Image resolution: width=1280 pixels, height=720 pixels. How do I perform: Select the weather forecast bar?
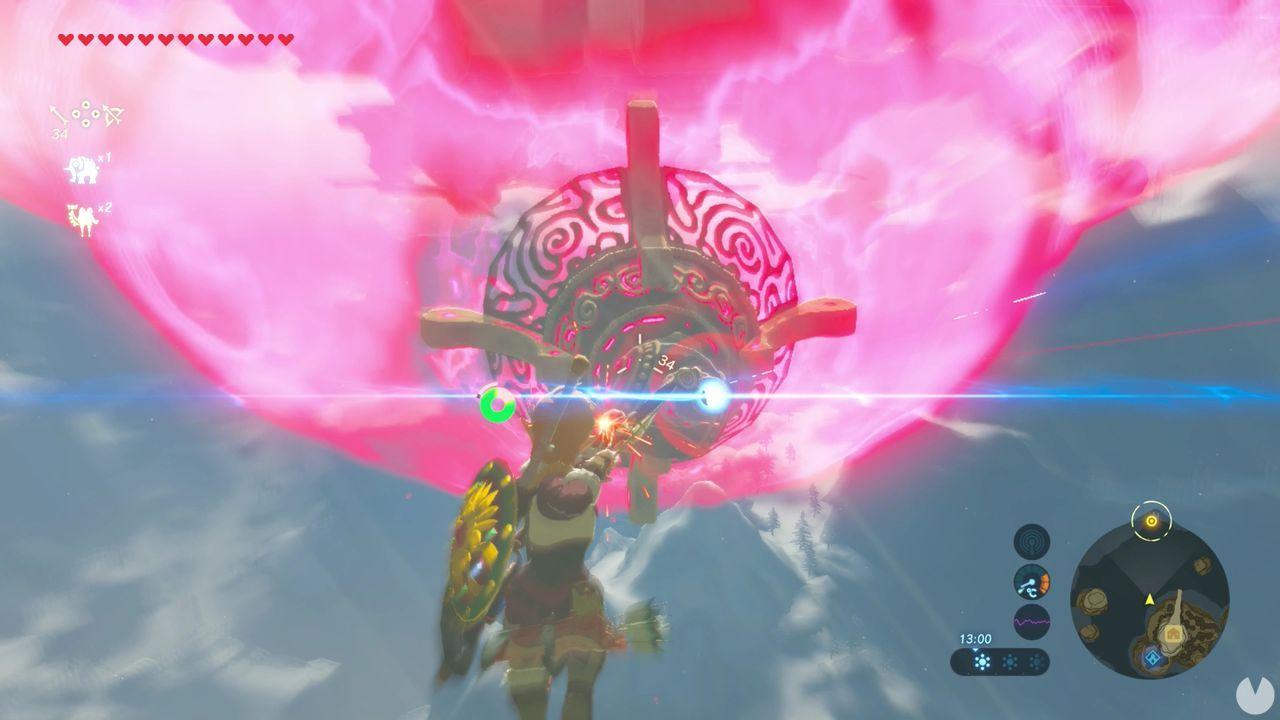[1000, 660]
